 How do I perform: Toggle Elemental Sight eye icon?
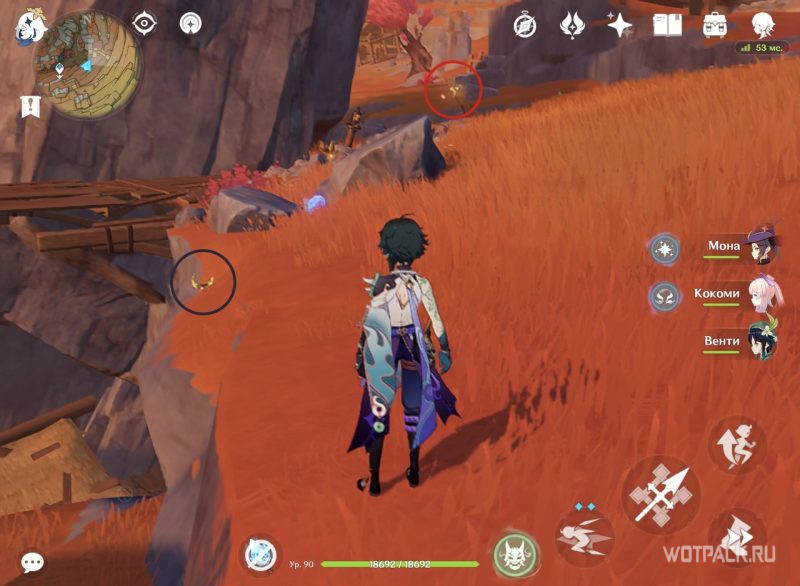[x=145, y=23]
